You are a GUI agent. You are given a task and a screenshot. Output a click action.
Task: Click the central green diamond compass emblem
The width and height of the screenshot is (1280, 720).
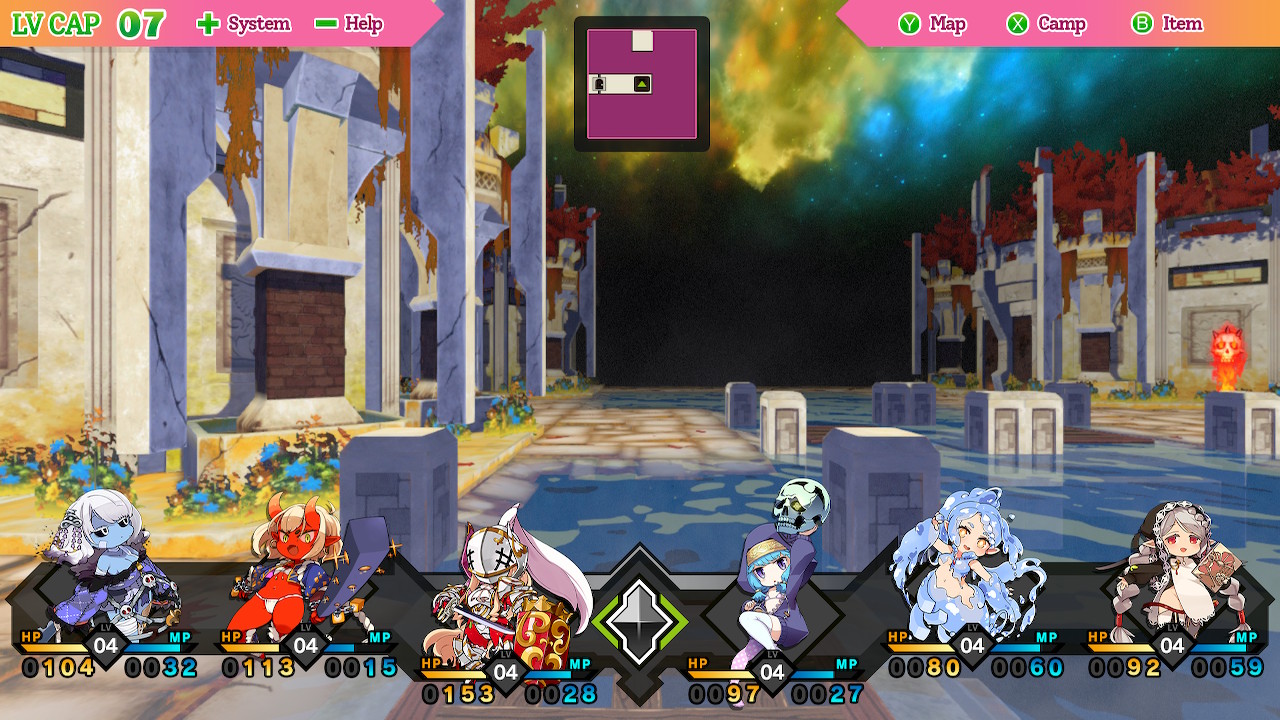tap(640, 620)
